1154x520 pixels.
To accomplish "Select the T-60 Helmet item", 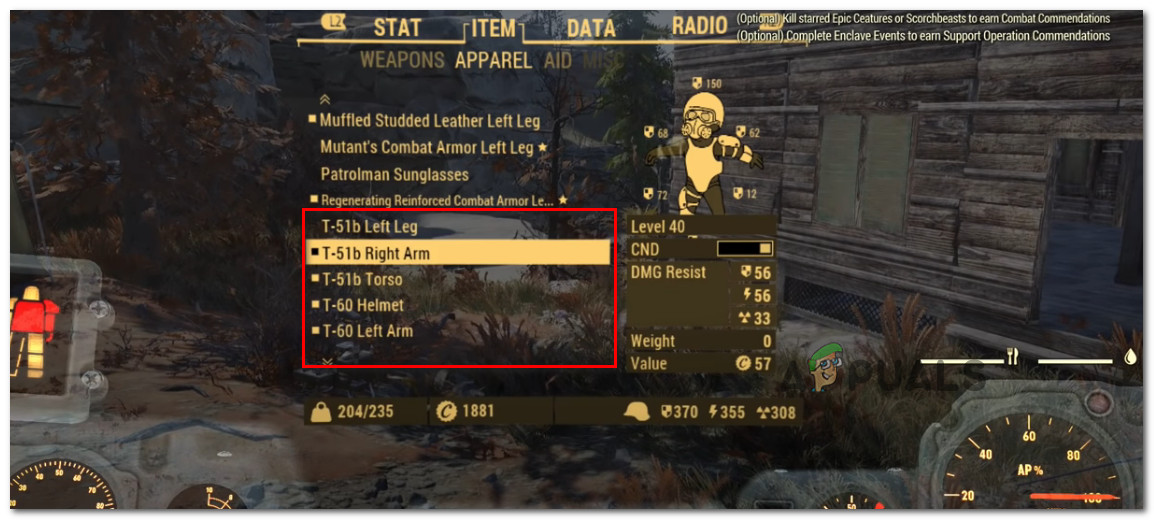I will tap(363, 305).
